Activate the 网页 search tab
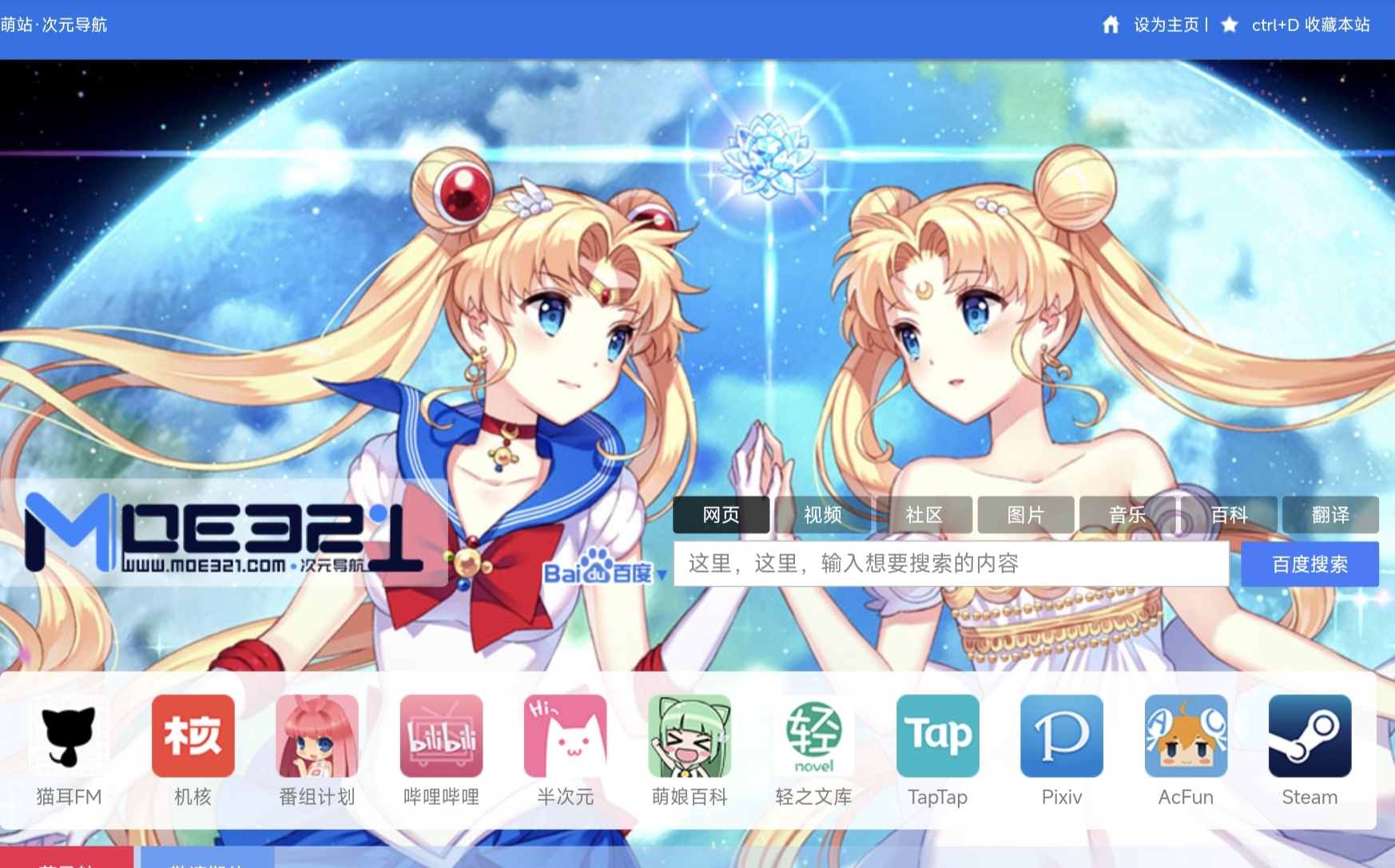 click(x=721, y=515)
